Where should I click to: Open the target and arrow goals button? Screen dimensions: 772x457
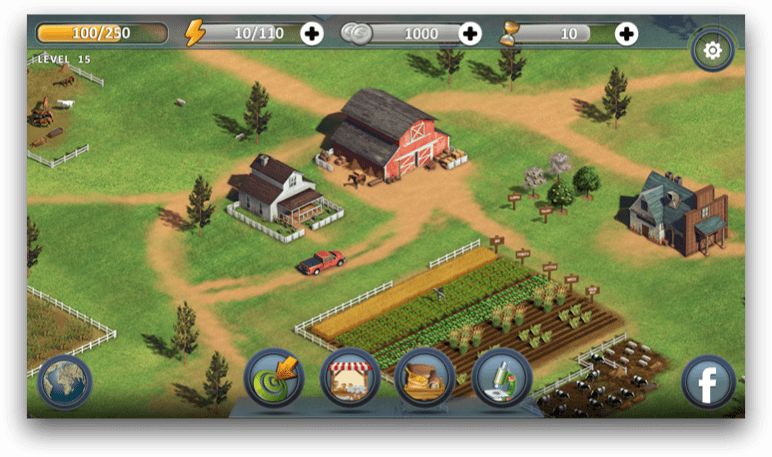(x=274, y=377)
